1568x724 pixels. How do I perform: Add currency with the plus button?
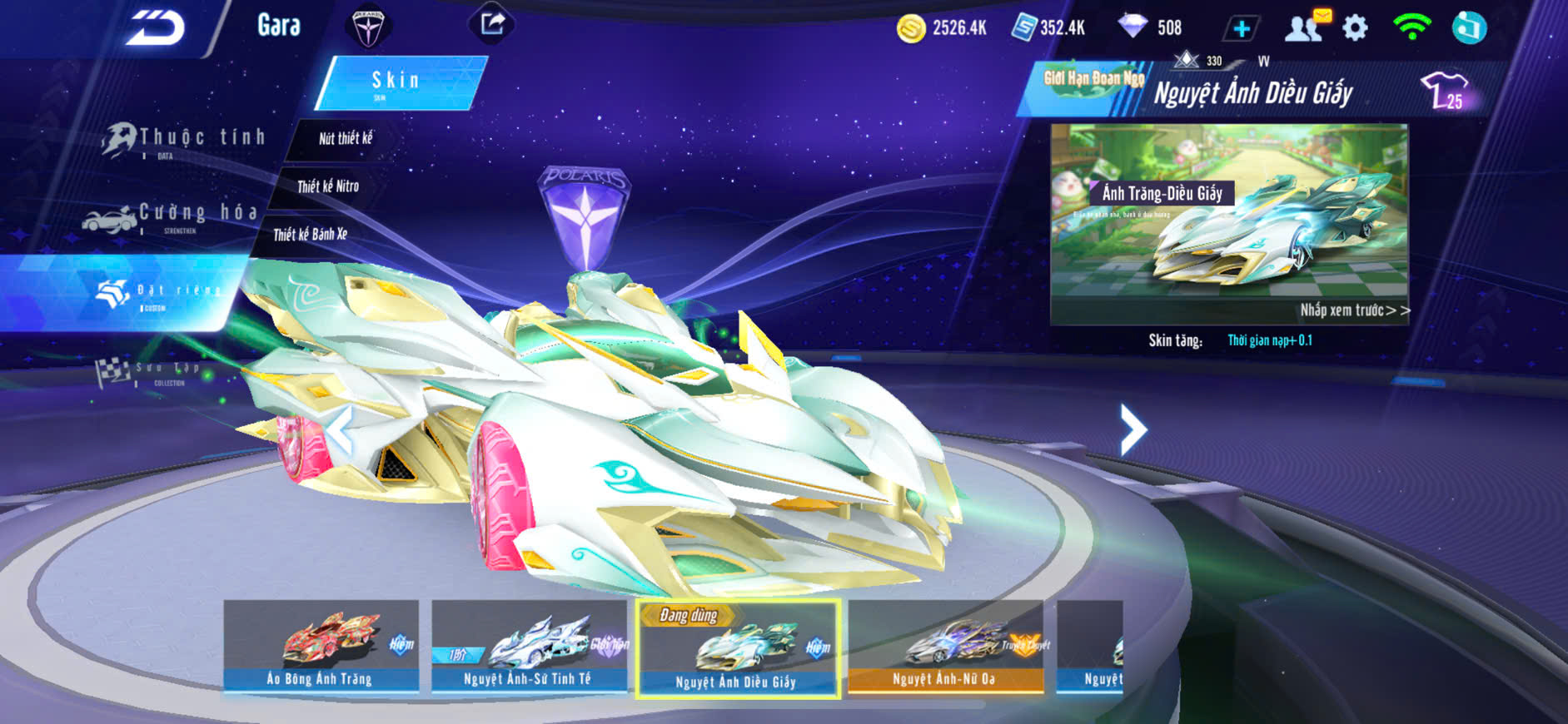click(x=1241, y=28)
